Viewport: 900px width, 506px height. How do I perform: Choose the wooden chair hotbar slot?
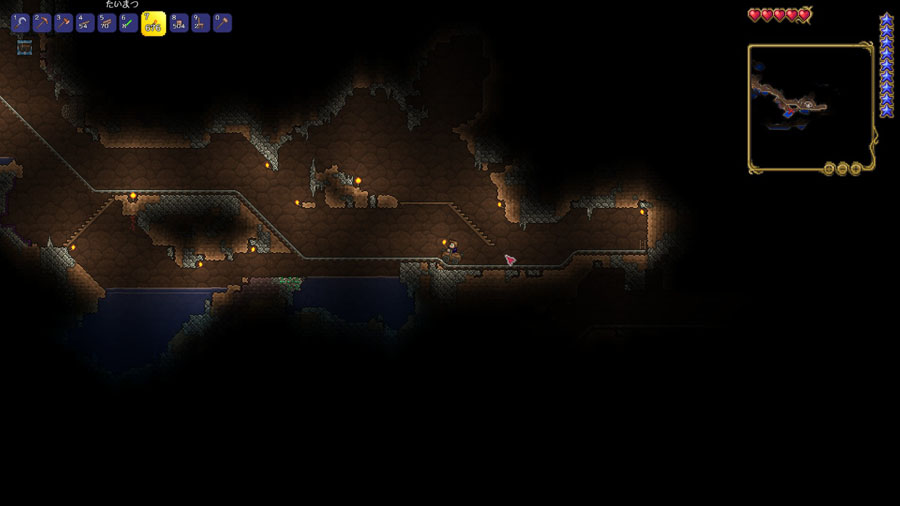200,23
